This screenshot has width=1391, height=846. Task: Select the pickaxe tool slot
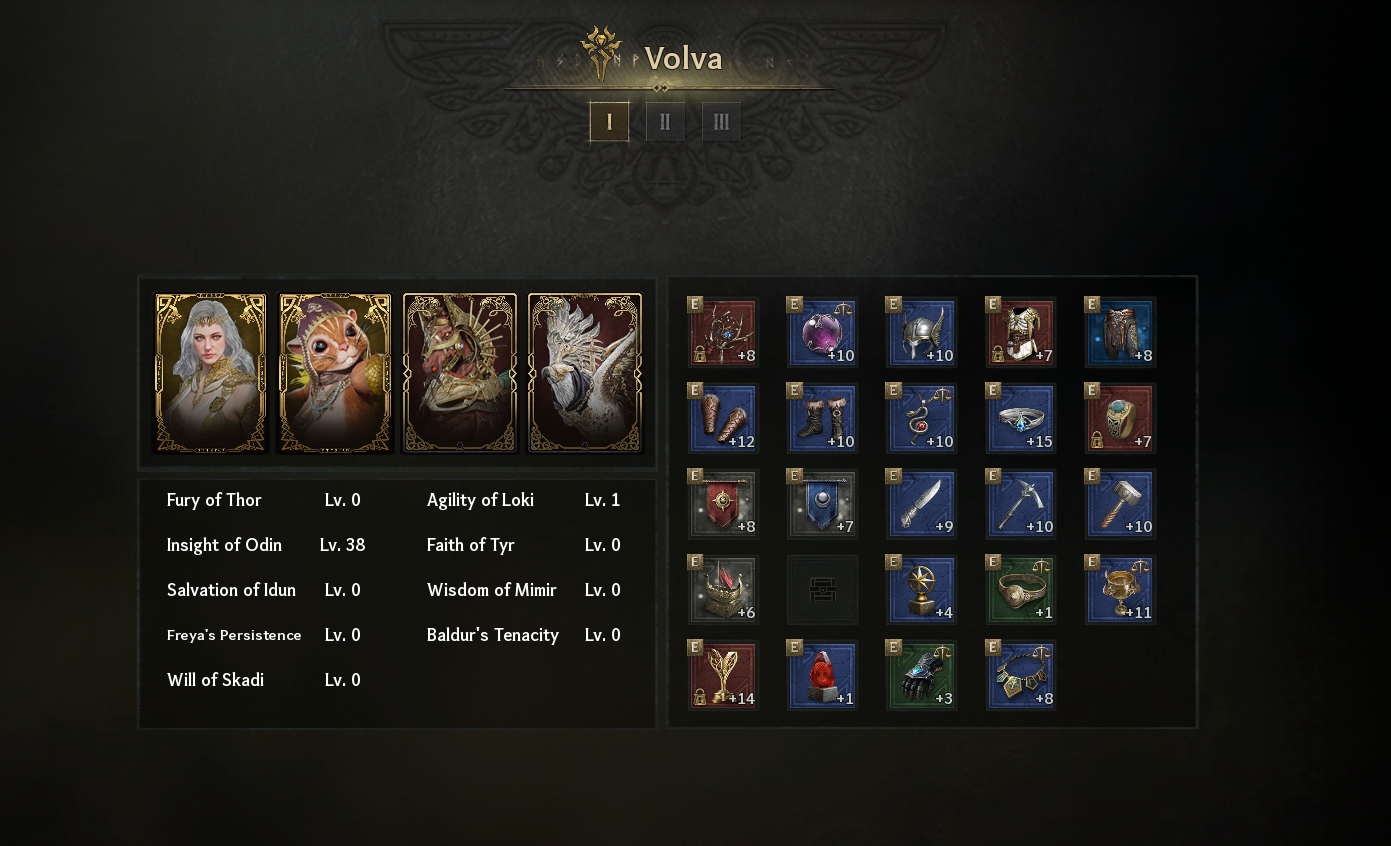pos(1021,504)
